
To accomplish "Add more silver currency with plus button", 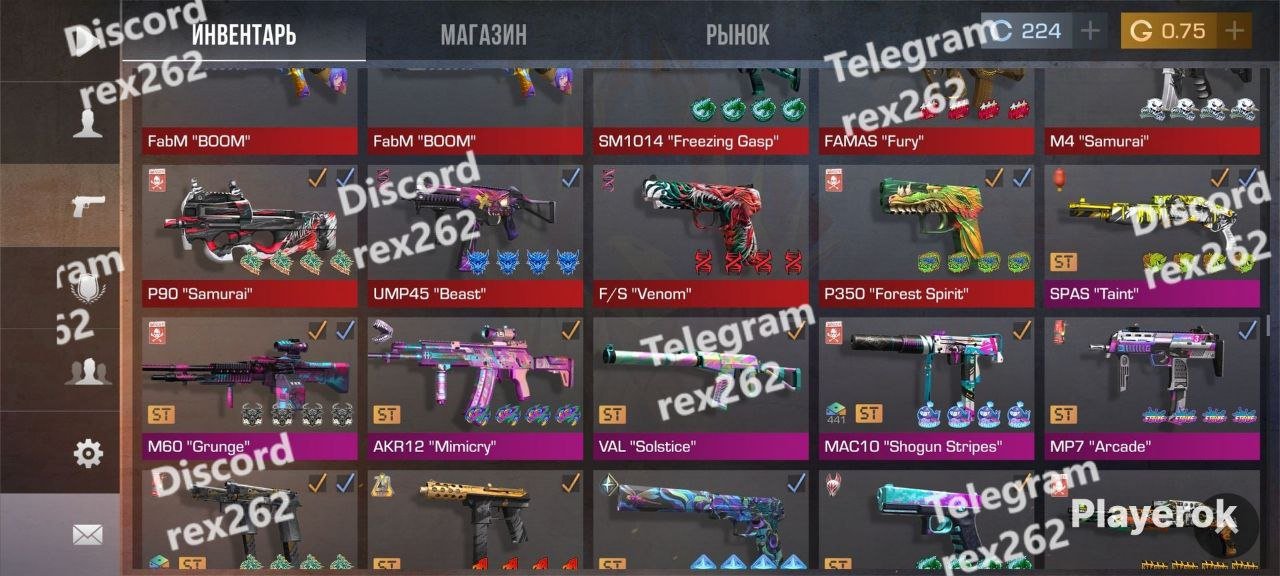I will coord(1090,31).
